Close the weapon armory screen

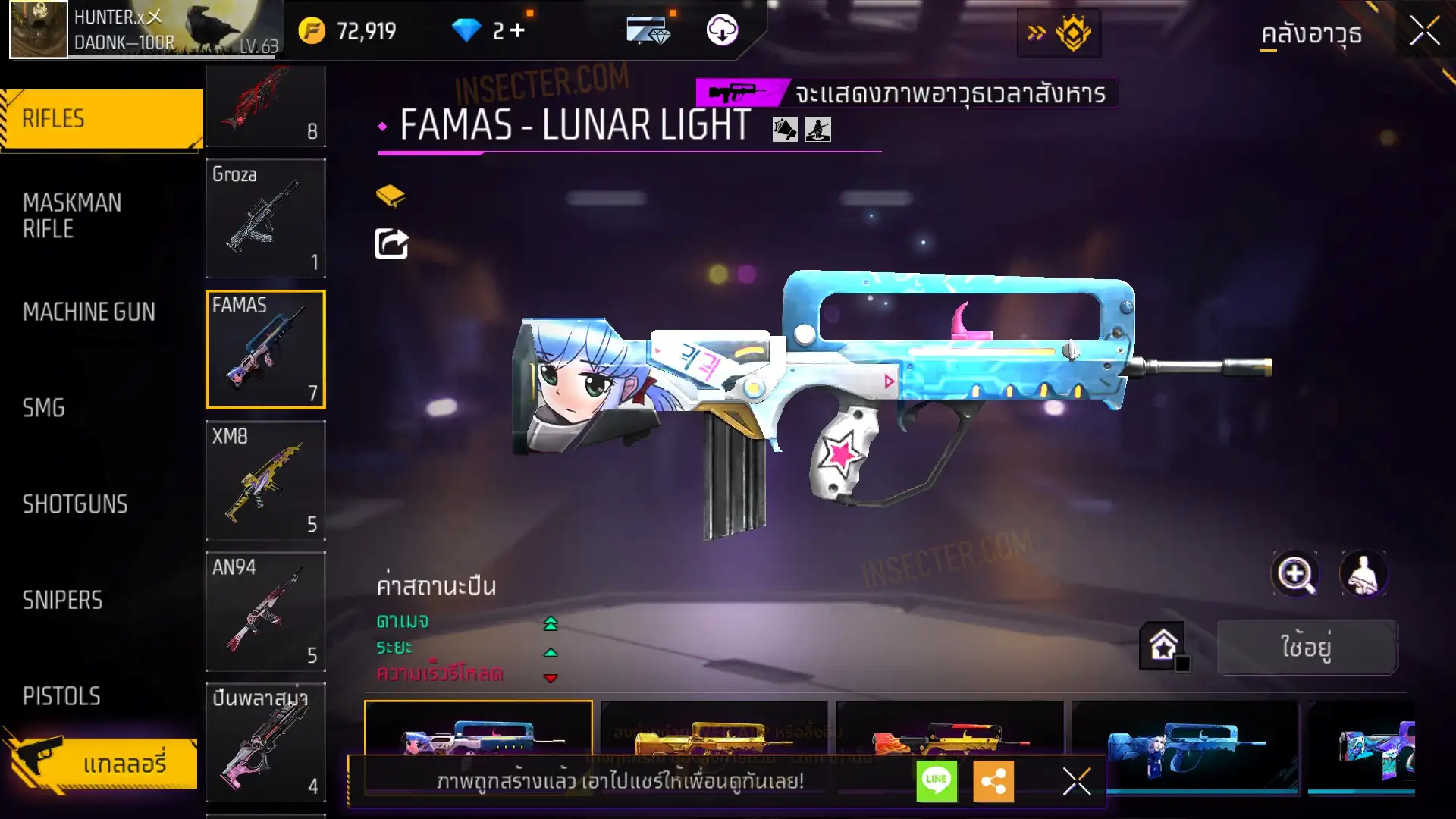[1424, 32]
